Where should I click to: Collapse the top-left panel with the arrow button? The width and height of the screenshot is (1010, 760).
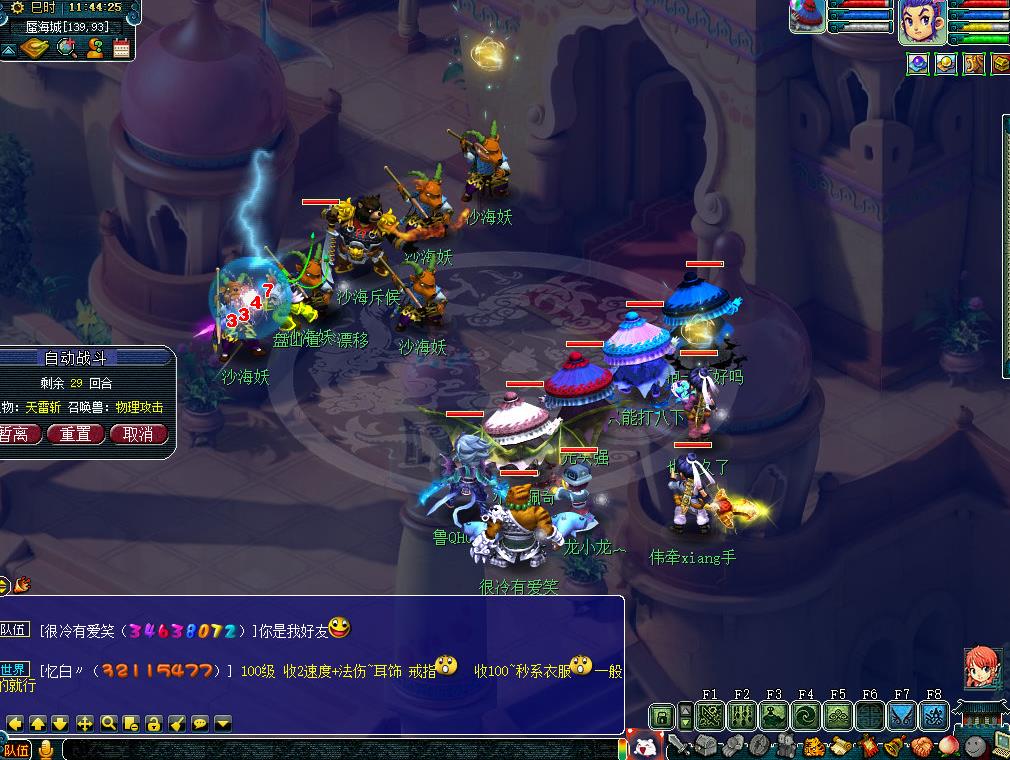pos(8,49)
